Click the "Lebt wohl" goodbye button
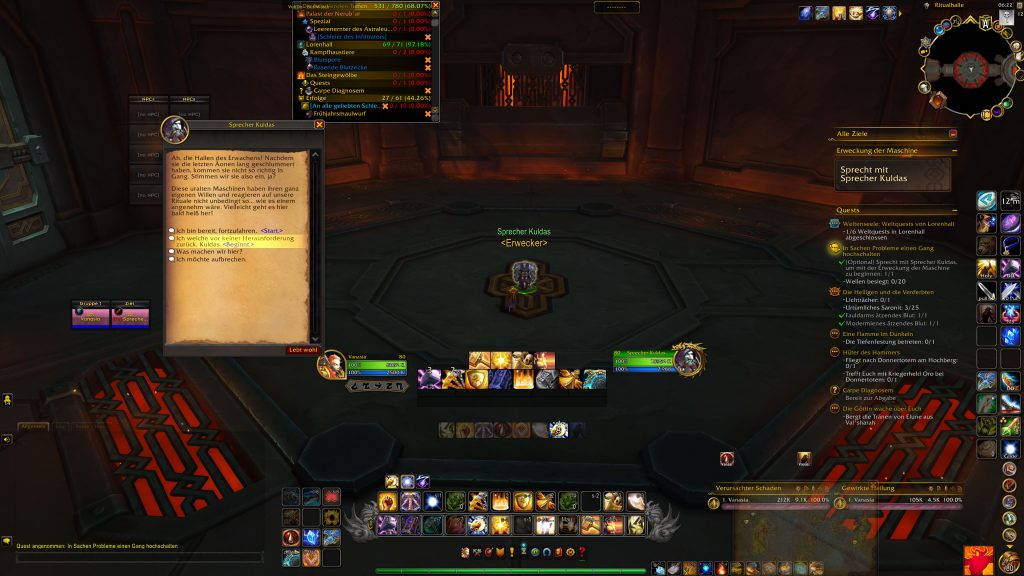The height and width of the screenshot is (576, 1024). (302, 350)
